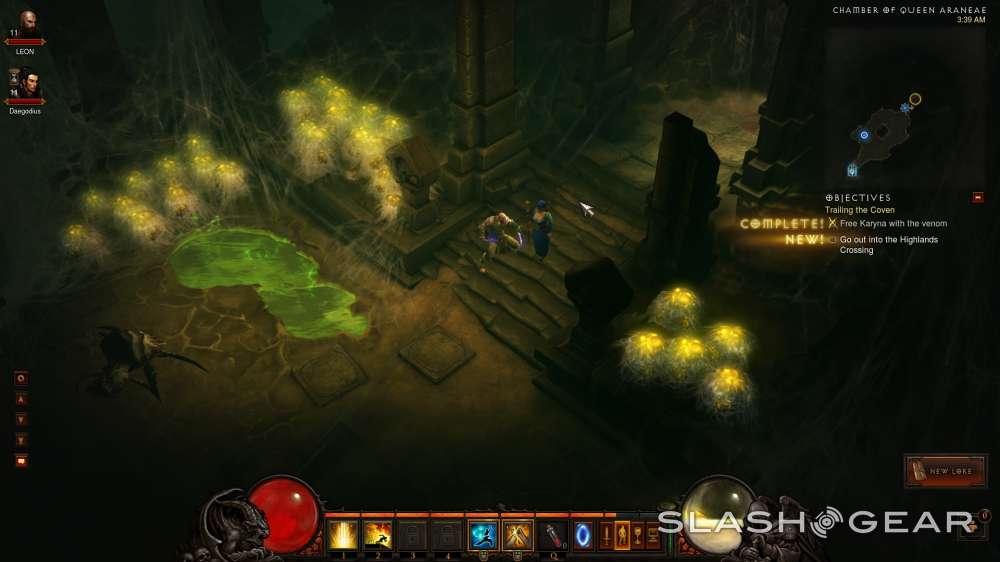Viewport: 1000px width, 562px height.
Task: Select Leon's party portrait
Action: click(27, 22)
